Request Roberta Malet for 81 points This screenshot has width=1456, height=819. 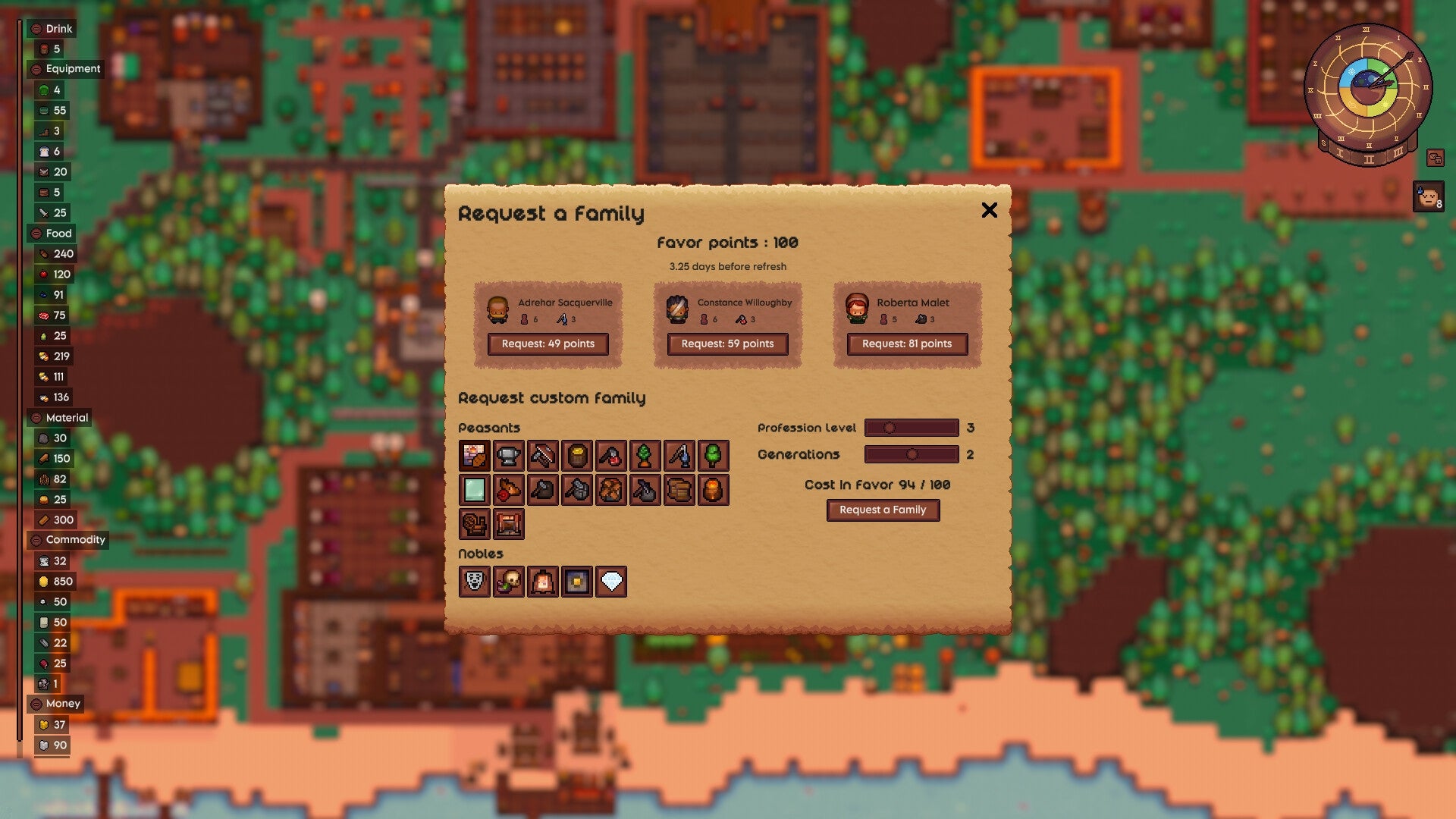(x=906, y=344)
